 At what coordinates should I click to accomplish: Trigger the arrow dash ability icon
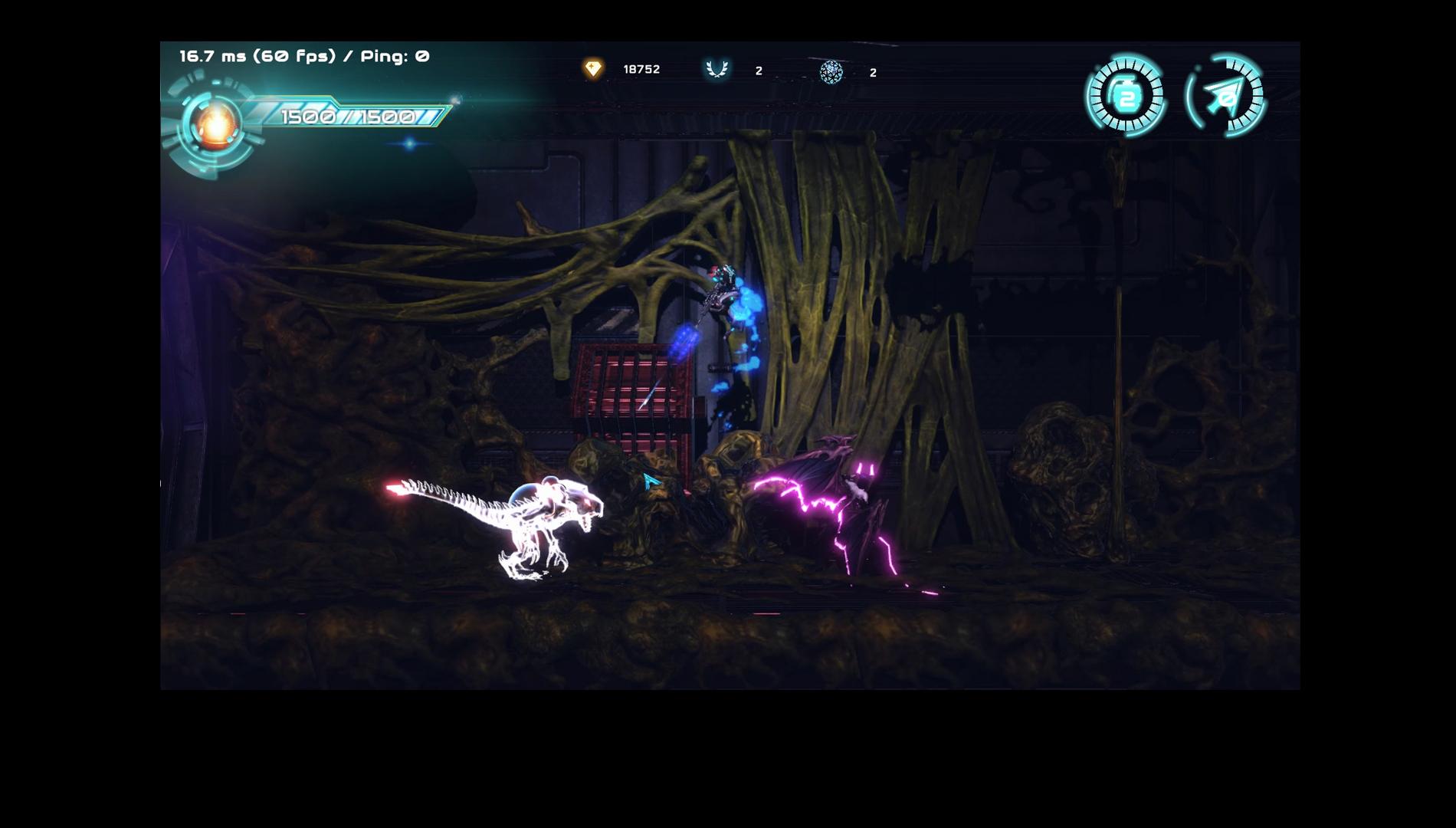pyautogui.click(x=1225, y=97)
